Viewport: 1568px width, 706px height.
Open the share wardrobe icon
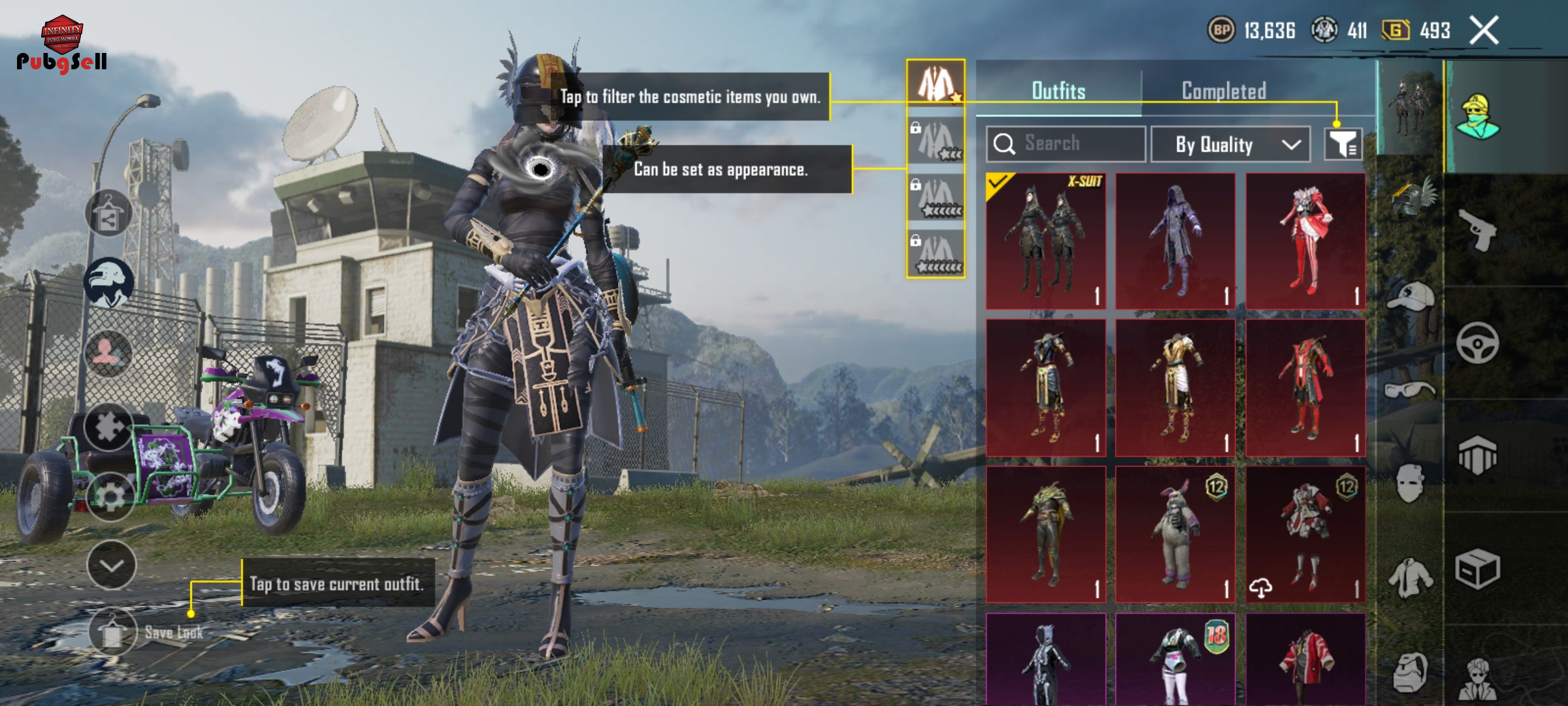(108, 214)
